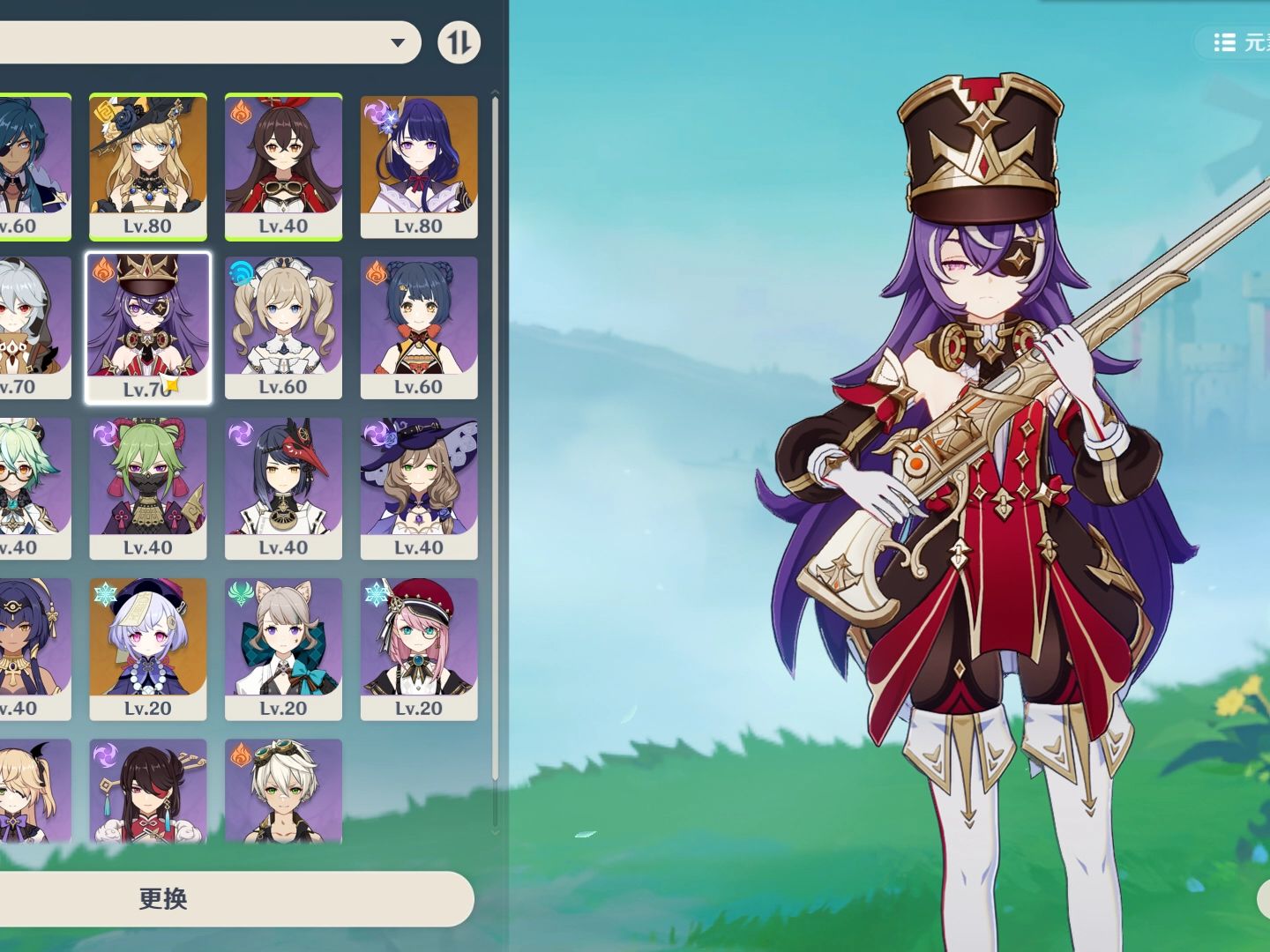
Task: Choose Bennett's goggles portrait
Action: (283, 791)
